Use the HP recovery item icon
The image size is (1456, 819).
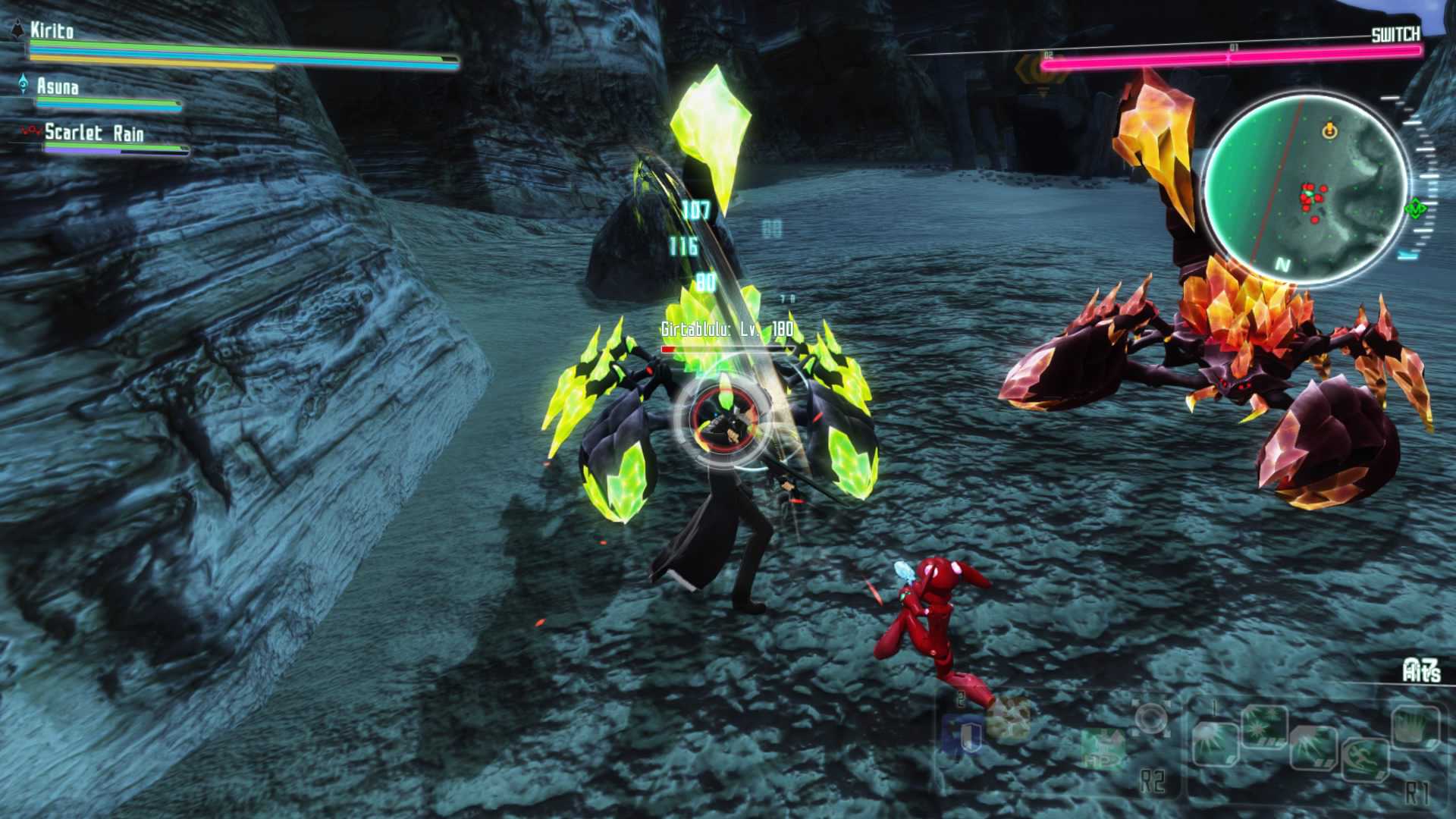point(1103,747)
